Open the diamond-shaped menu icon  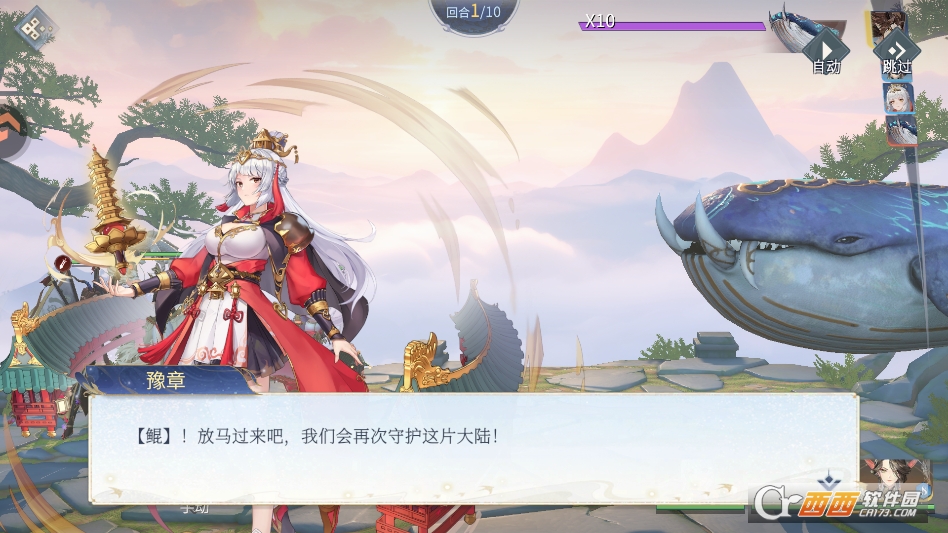37,31
